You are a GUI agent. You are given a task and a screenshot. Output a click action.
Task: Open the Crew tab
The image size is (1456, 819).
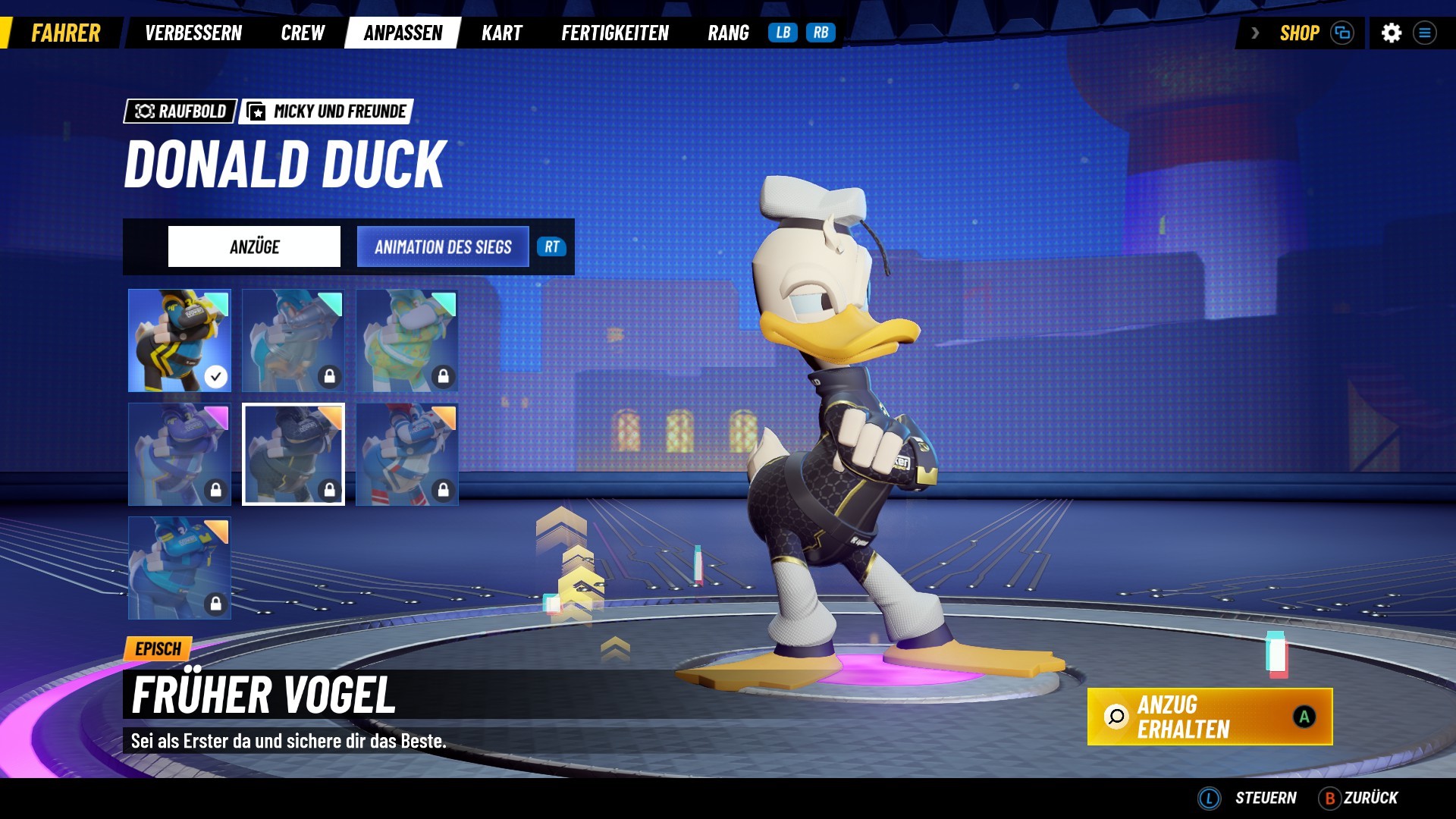point(303,33)
